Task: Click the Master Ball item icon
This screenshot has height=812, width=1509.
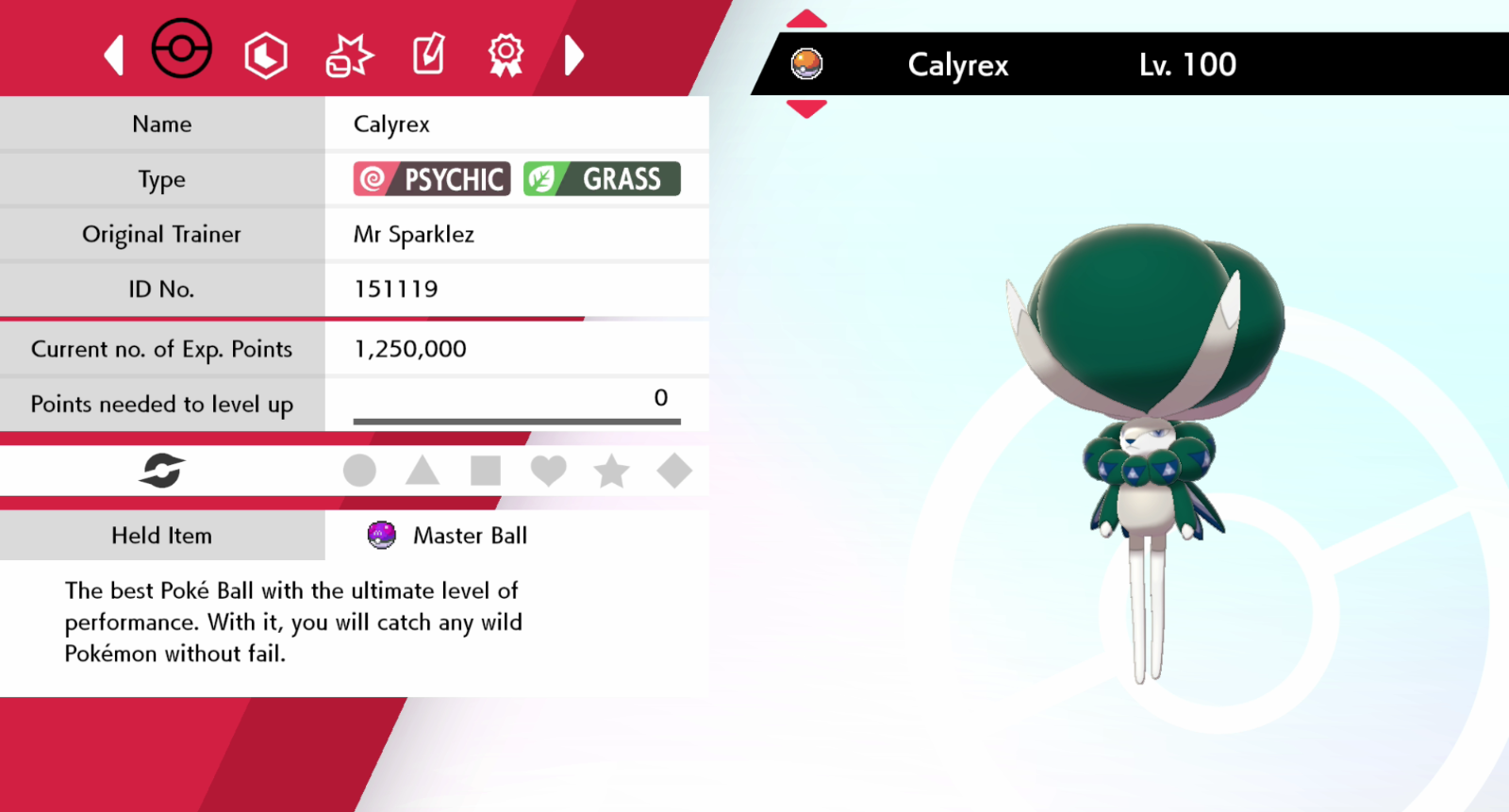Action: coord(382,535)
